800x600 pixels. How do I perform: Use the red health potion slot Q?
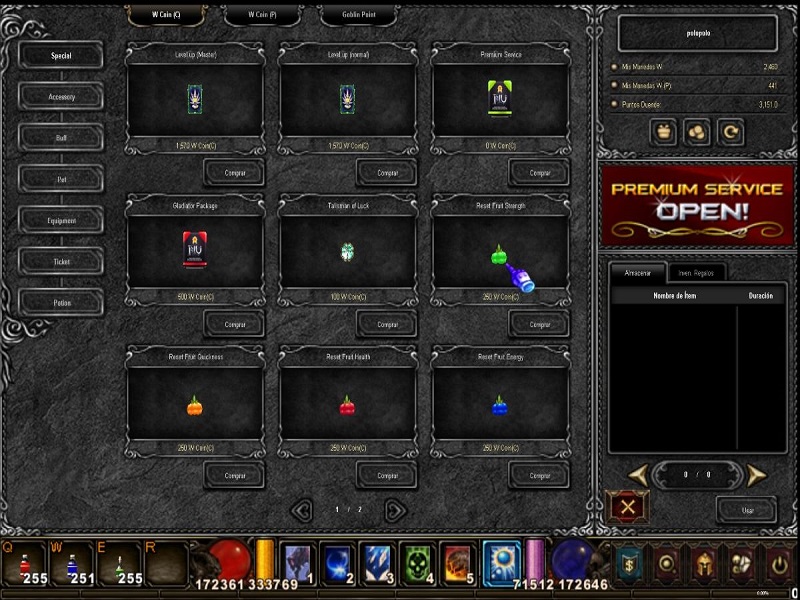point(23,565)
